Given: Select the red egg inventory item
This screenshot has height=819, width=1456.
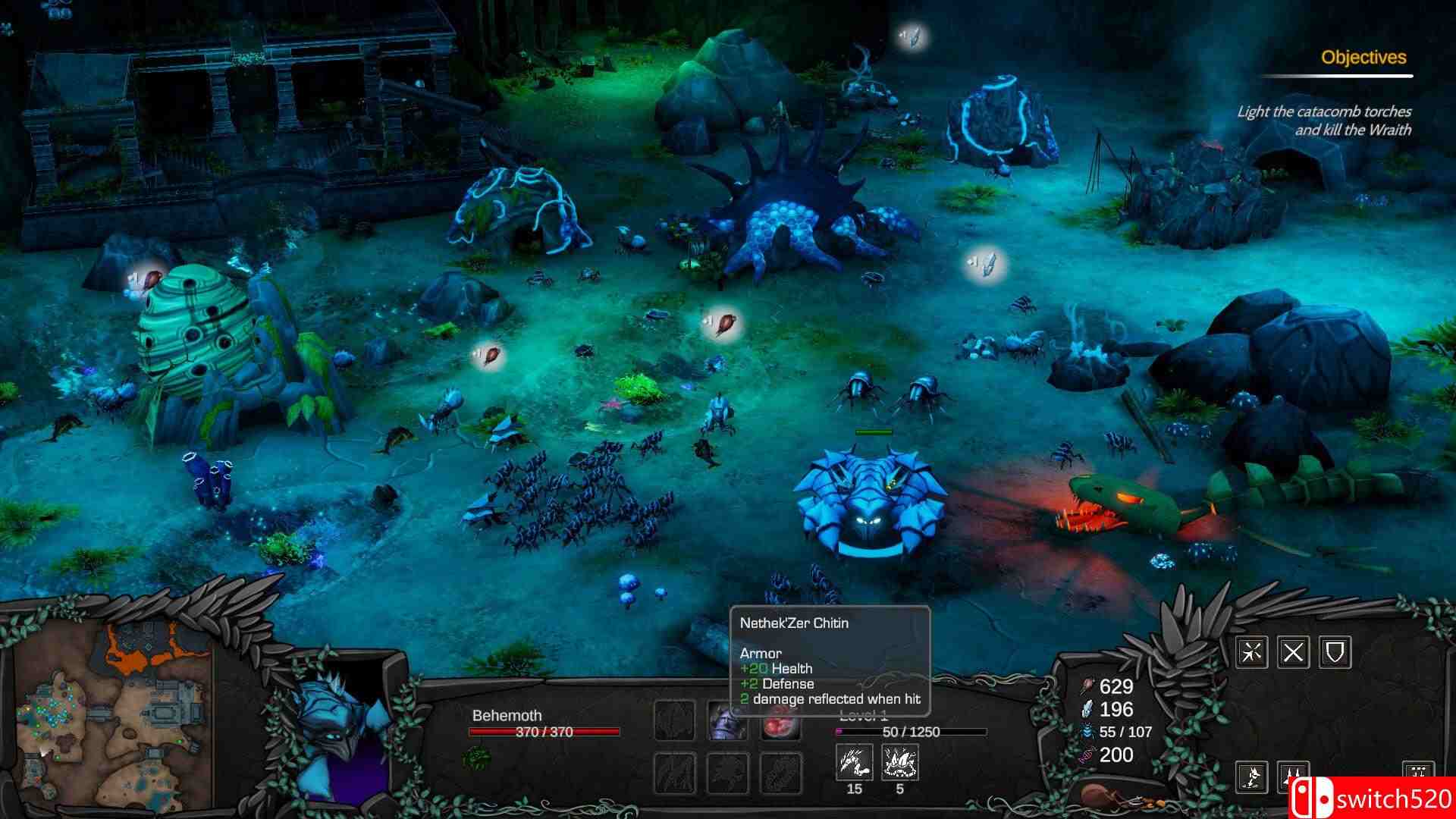Looking at the screenshot, I should pos(780,724).
